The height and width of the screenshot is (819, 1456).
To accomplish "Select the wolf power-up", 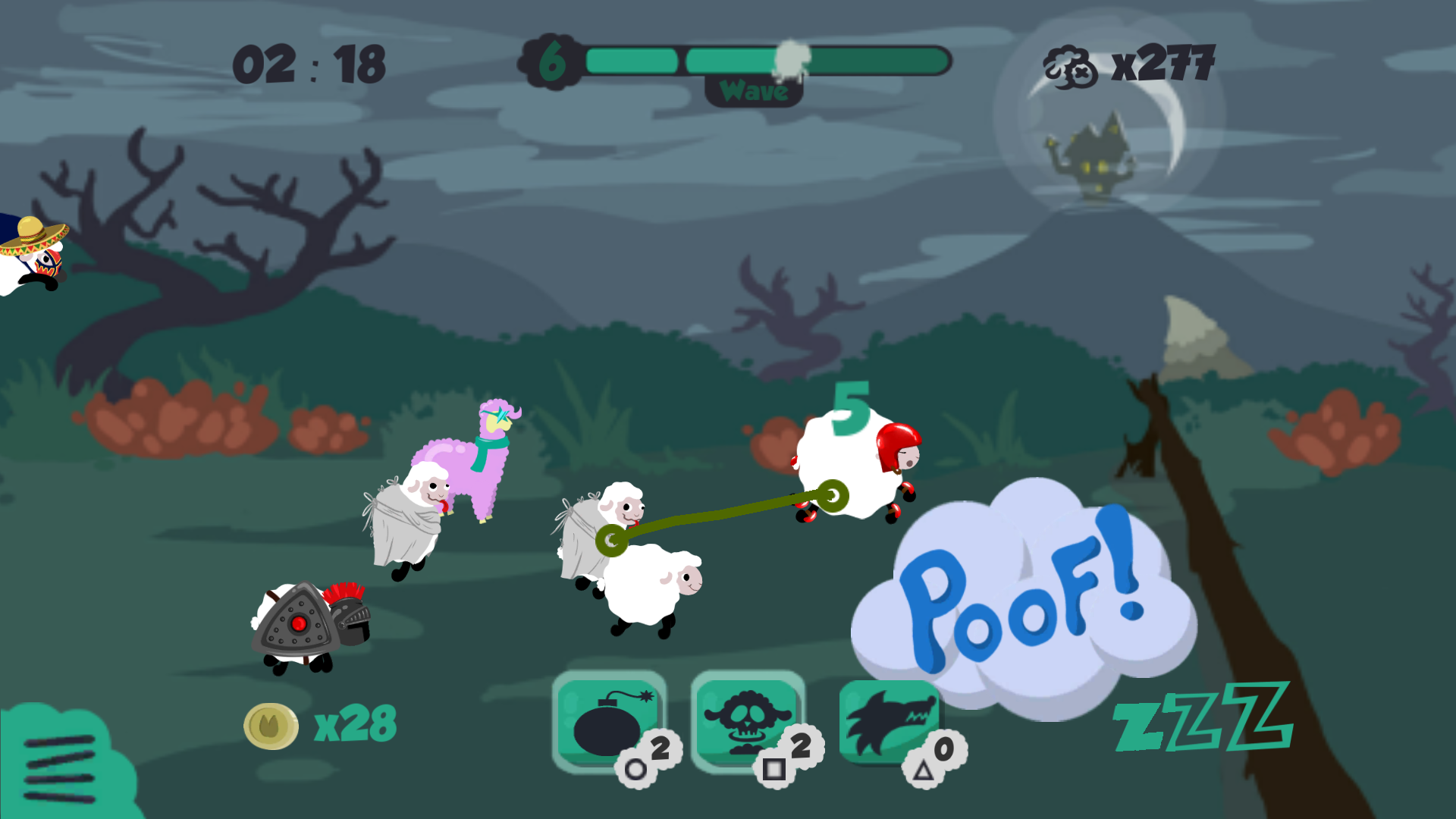I will pyautogui.click(x=887, y=719).
